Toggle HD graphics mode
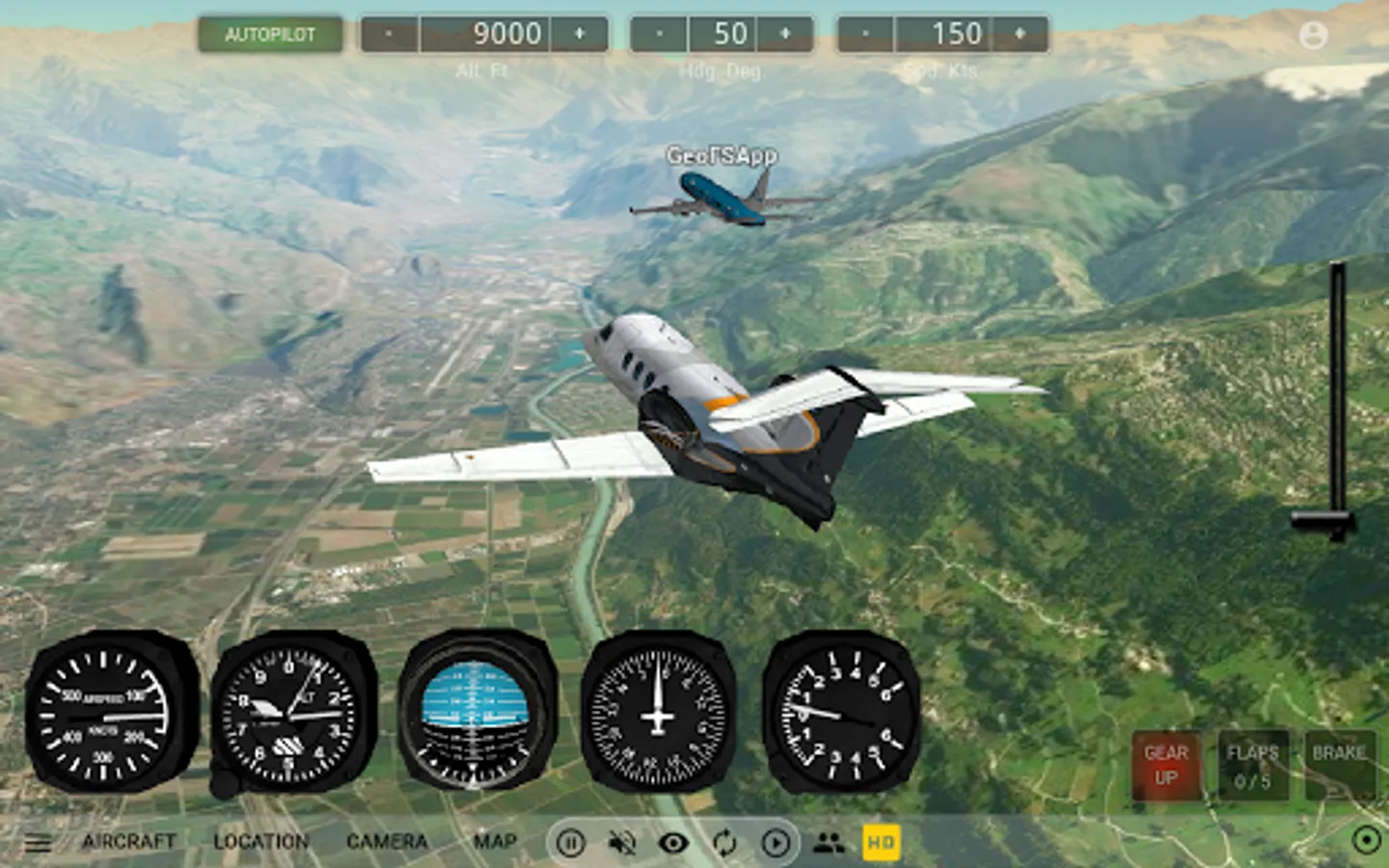The width and height of the screenshot is (1389, 868). pyautogui.click(x=881, y=843)
